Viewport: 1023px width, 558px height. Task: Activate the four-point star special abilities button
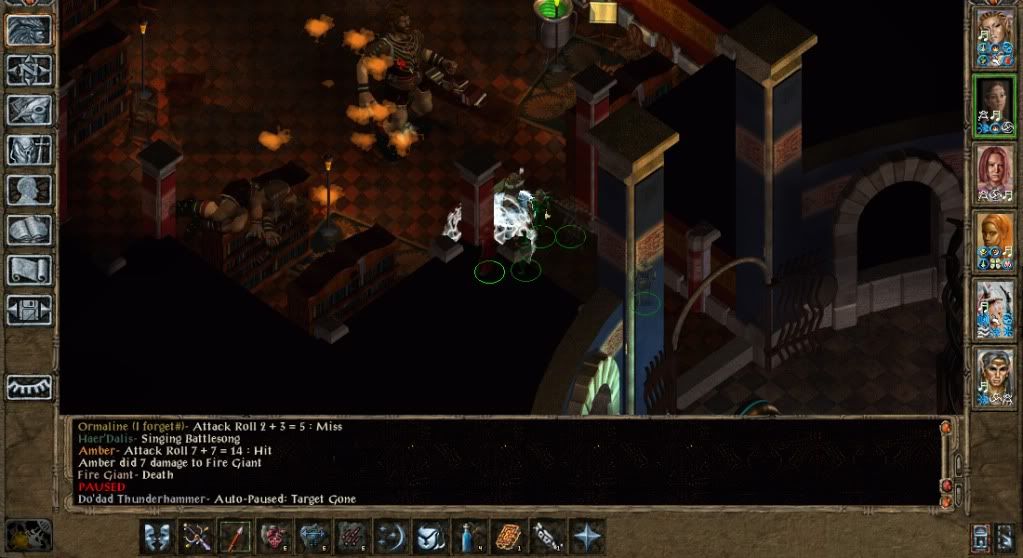[x=587, y=535]
